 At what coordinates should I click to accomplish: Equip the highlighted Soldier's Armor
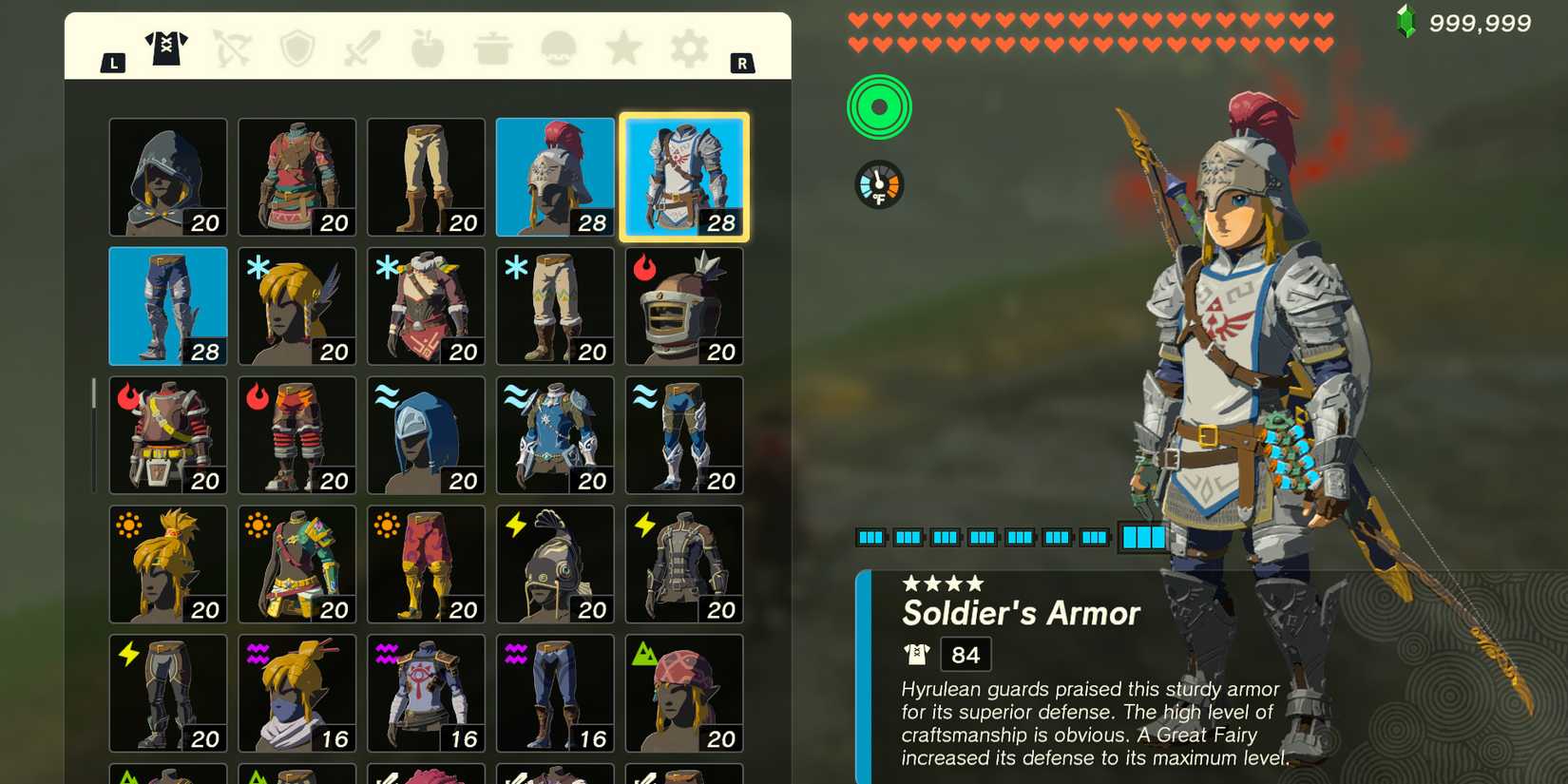pos(684,177)
